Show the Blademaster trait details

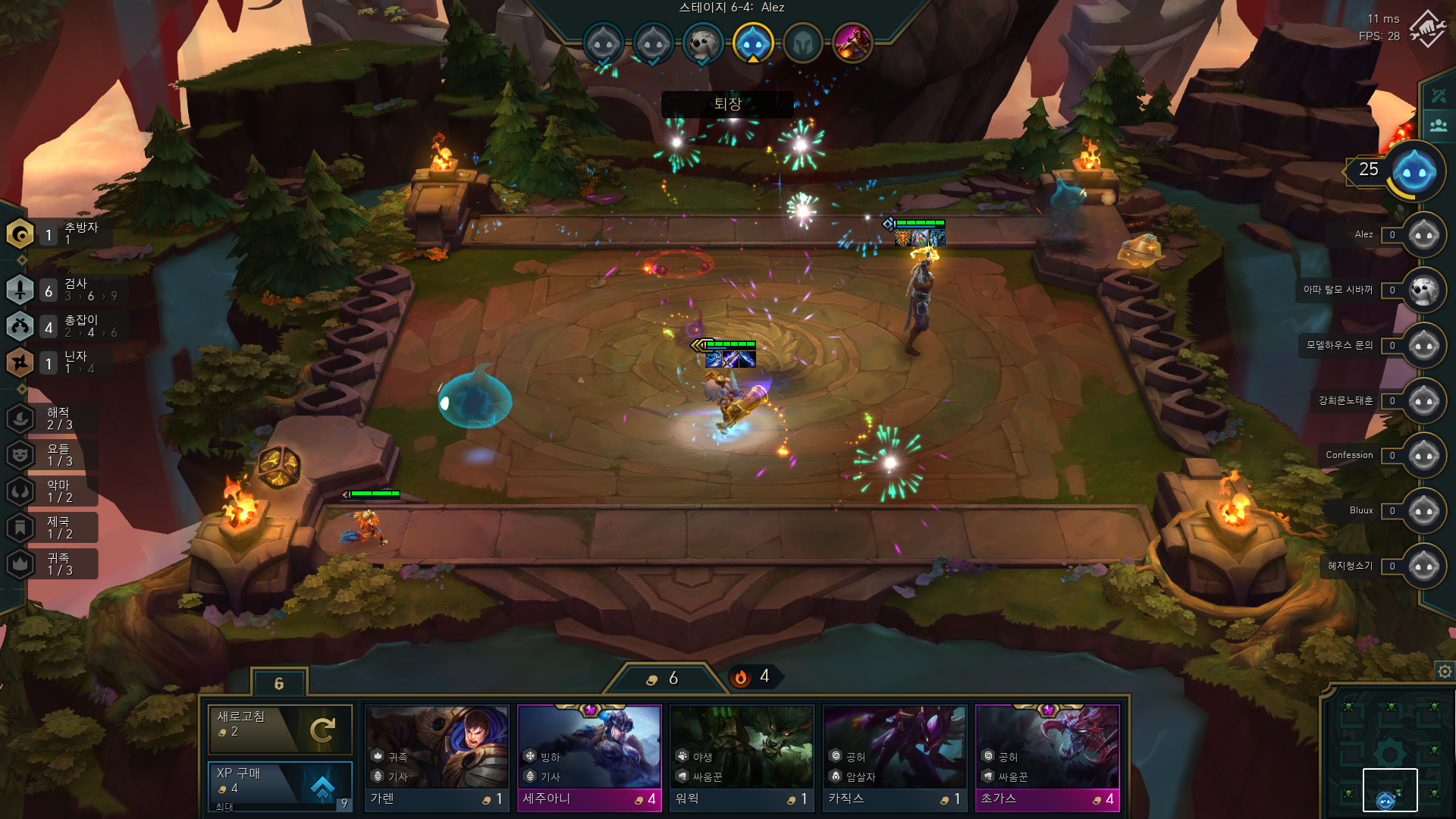click(20, 290)
